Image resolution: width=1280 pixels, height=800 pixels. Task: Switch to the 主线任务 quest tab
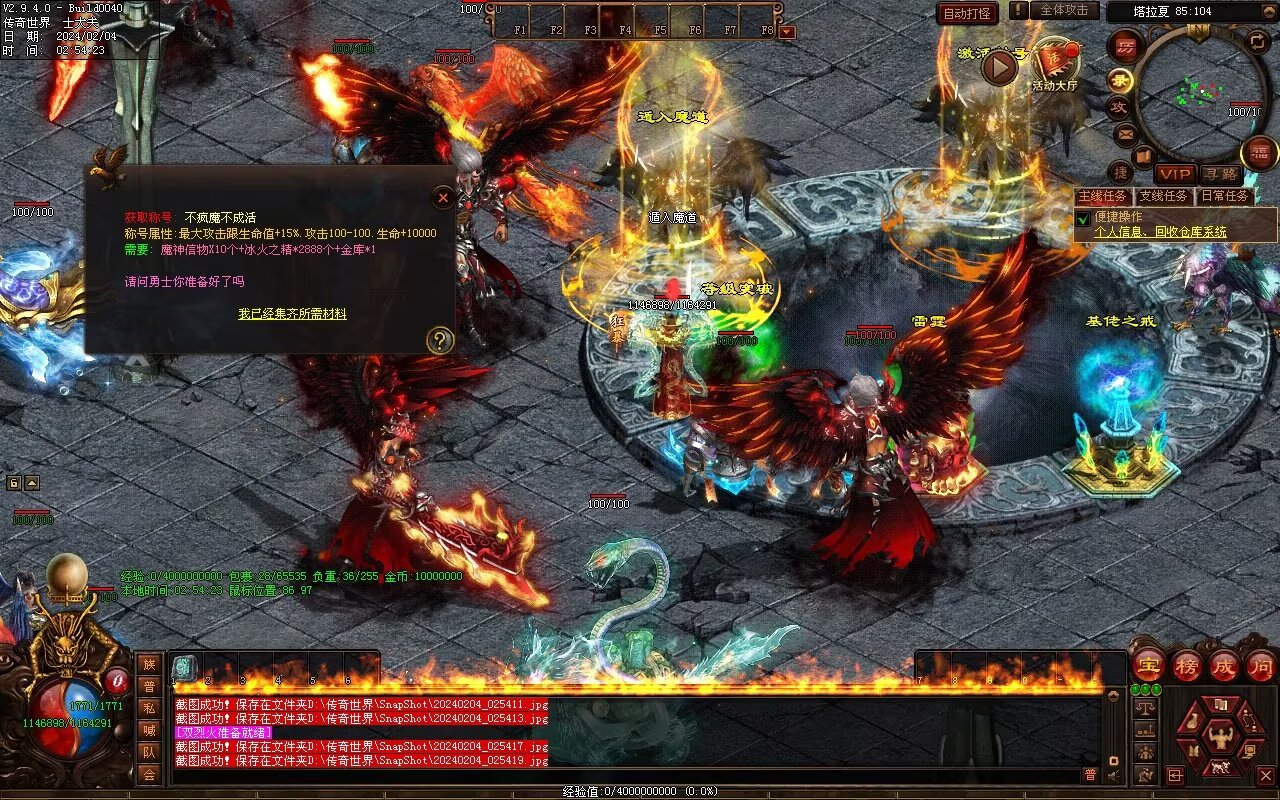pyautogui.click(x=1103, y=196)
